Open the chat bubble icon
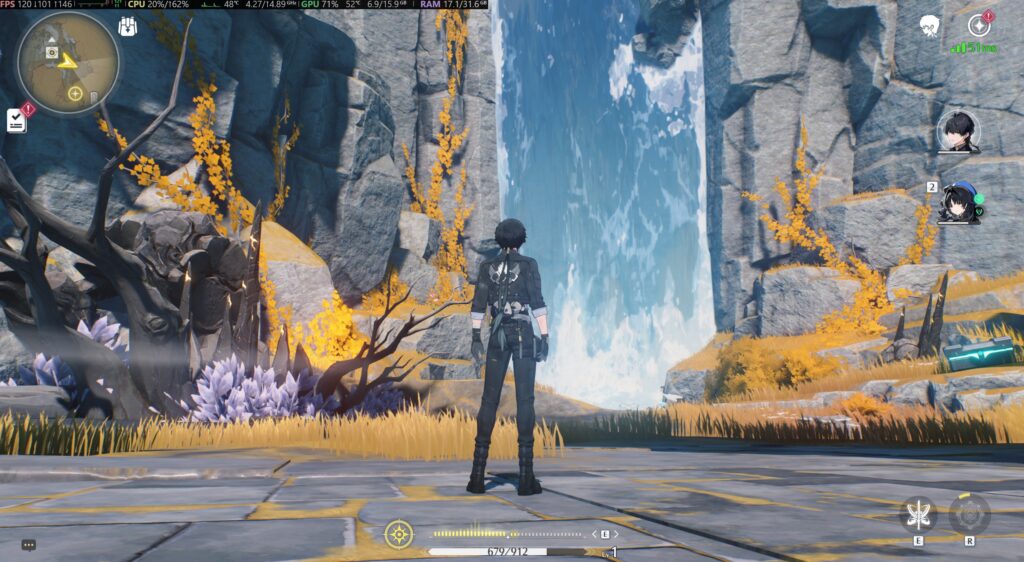The height and width of the screenshot is (562, 1024). tap(28, 545)
